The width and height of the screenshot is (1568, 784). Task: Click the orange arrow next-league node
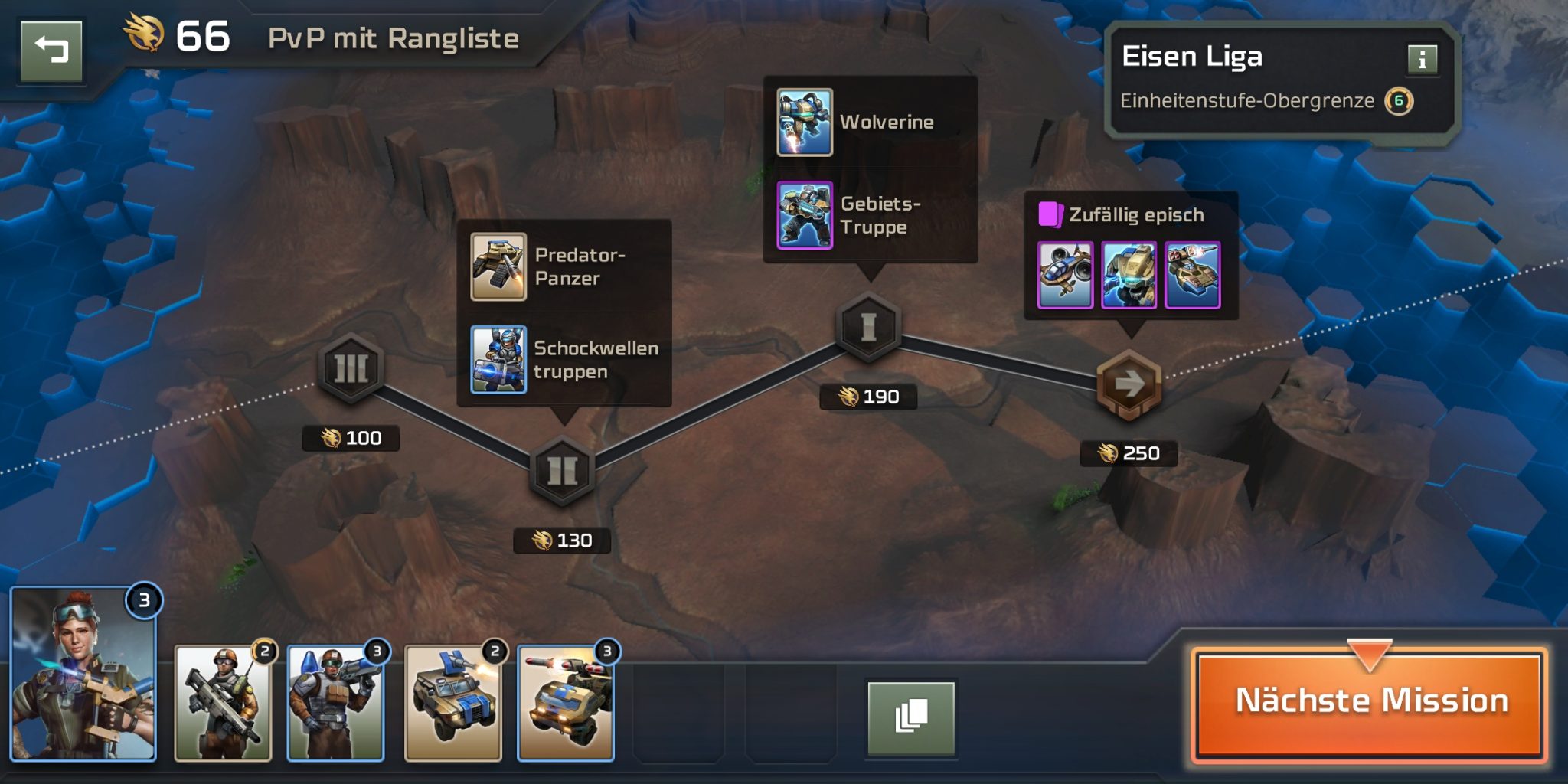point(1129,384)
